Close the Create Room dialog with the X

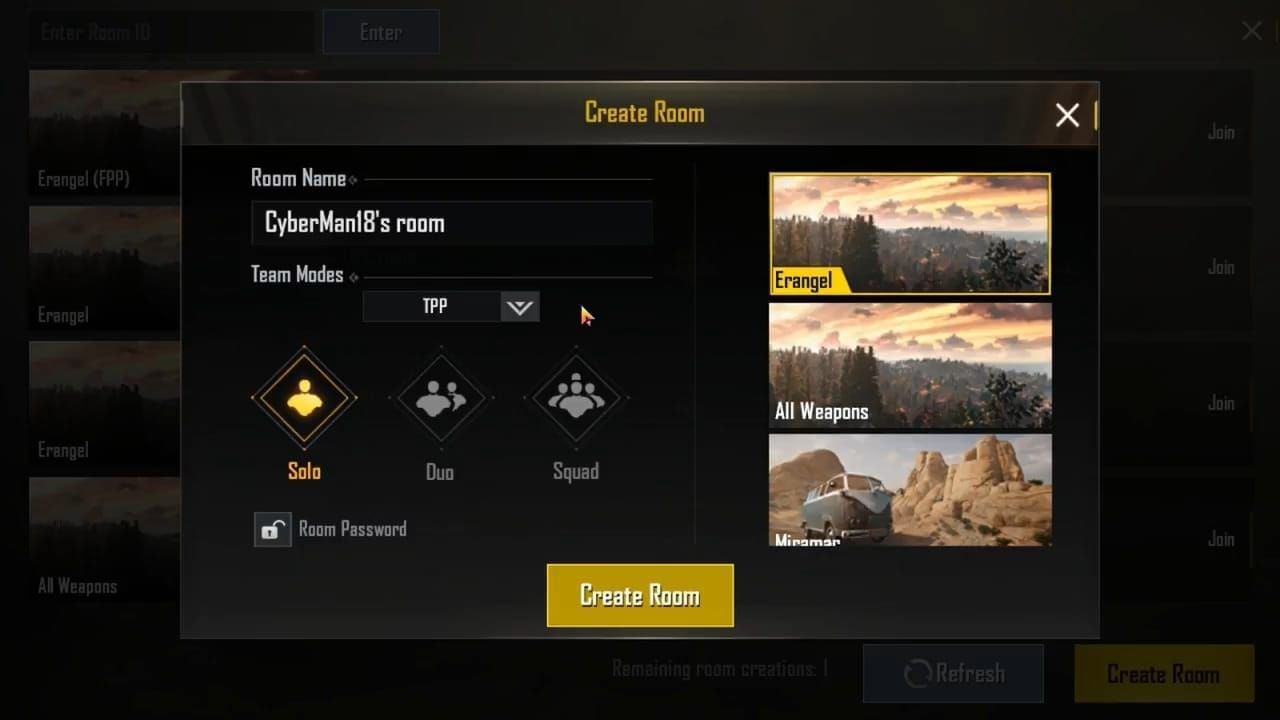pyautogui.click(x=1066, y=115)
